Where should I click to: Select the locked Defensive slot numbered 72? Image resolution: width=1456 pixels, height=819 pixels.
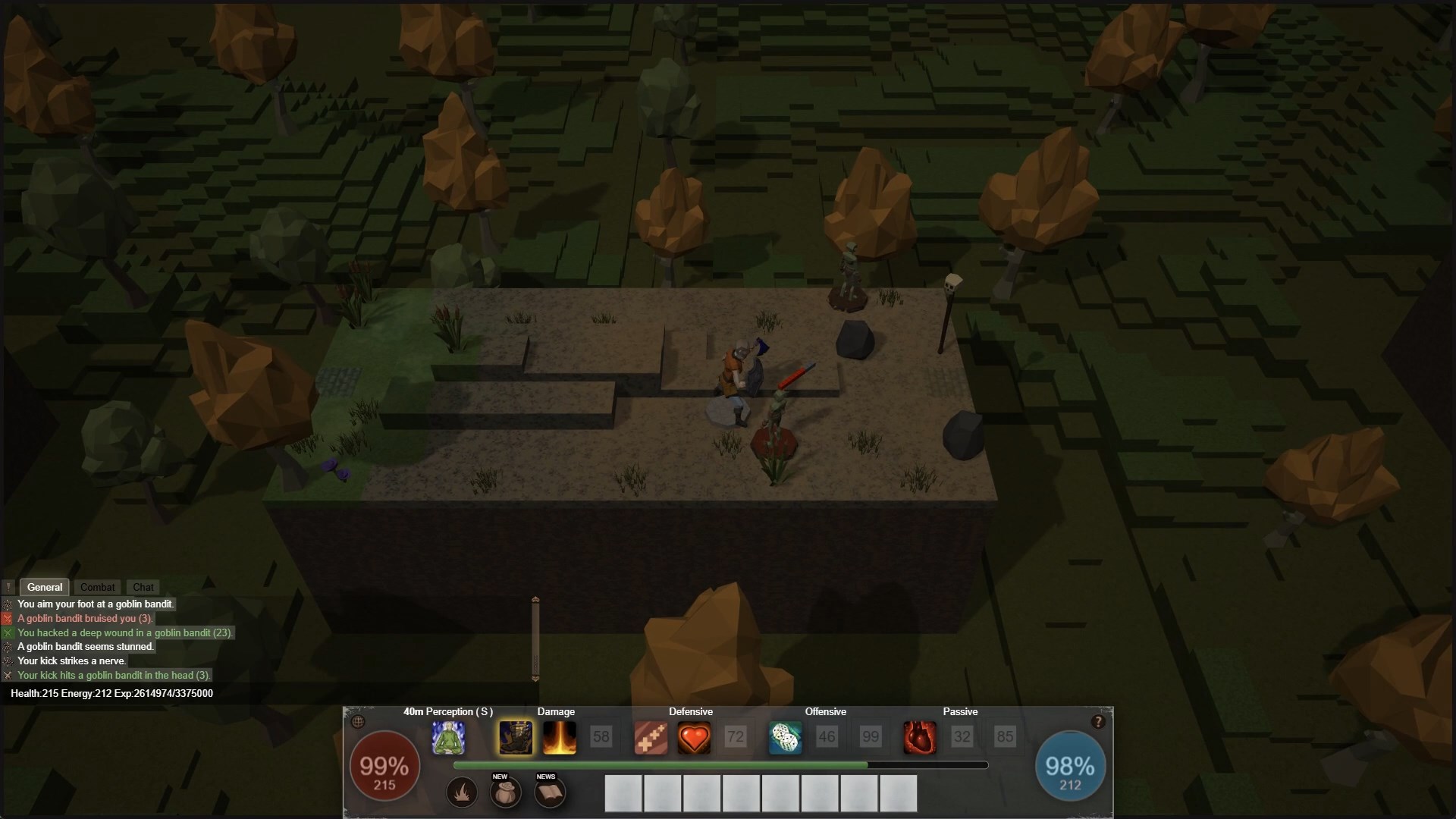tap(735, 737)
